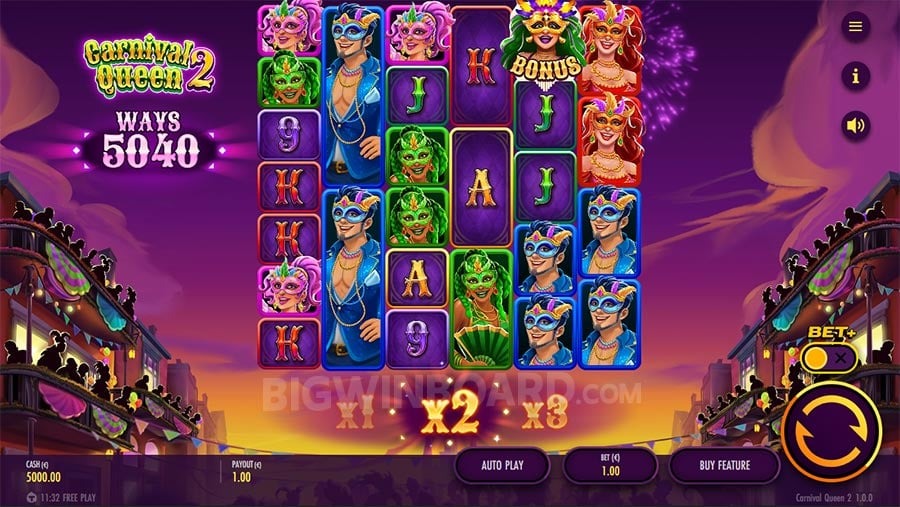The image size is (900, 507).
Task: Show the game info page
Action: click(855, 75)
